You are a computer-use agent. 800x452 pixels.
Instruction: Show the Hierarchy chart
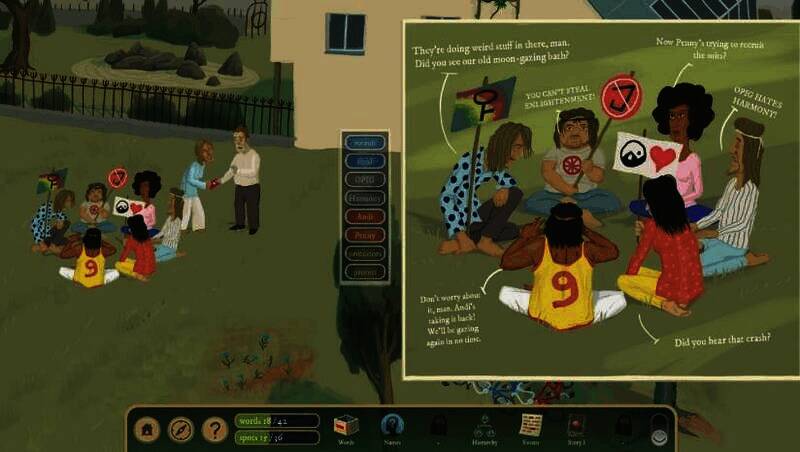tap(487, 426)
